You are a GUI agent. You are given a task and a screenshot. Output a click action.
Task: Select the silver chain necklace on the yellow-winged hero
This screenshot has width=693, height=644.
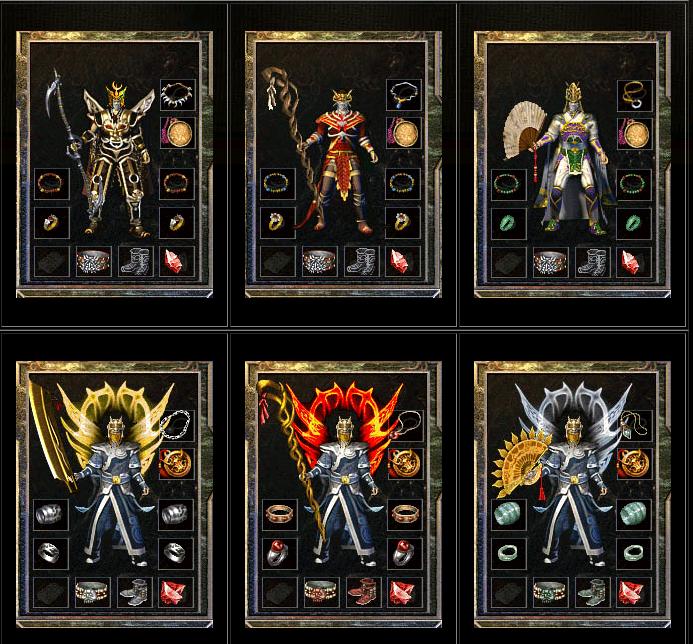(177, 426)
